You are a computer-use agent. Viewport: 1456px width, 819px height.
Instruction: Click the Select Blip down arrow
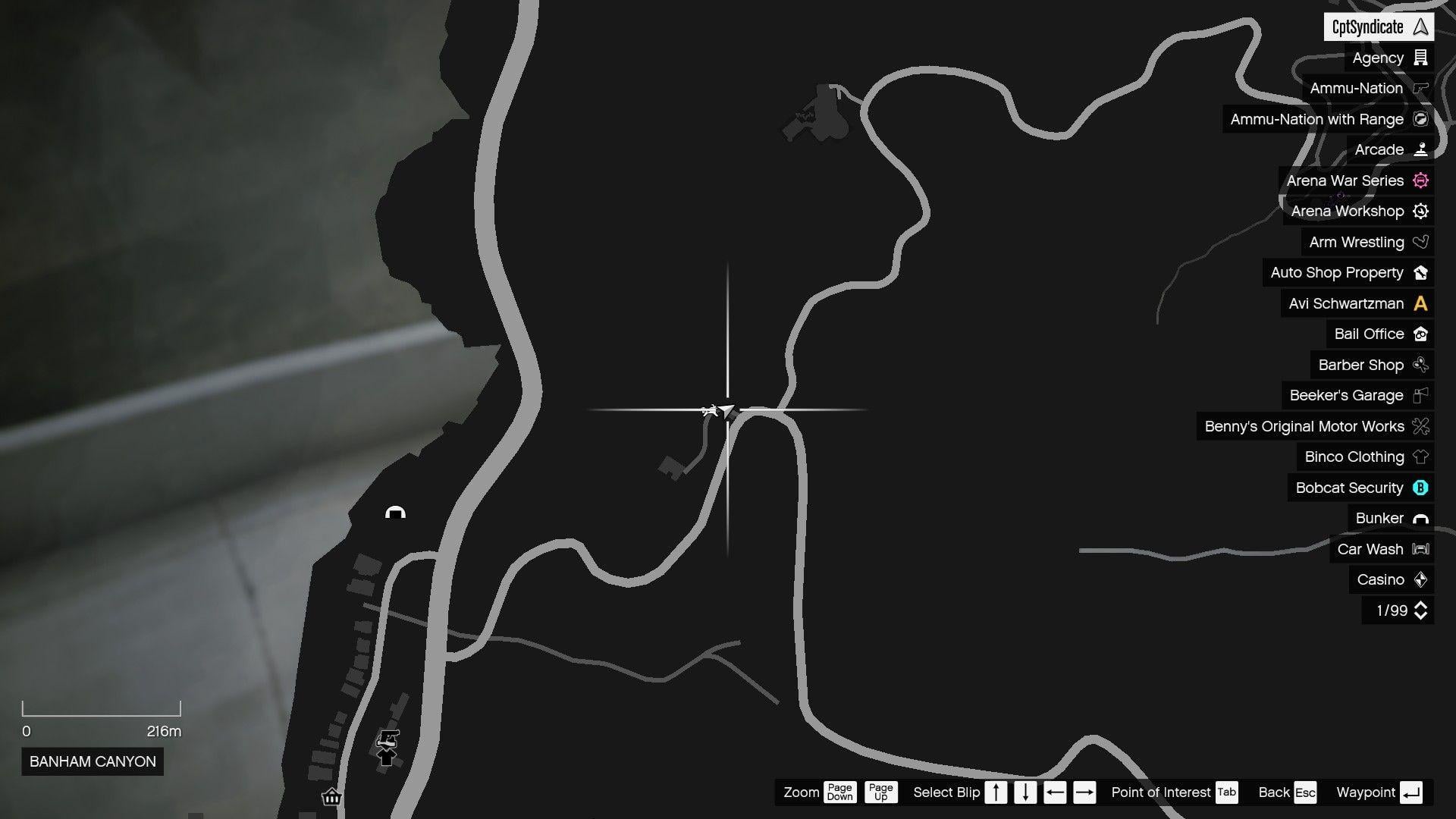point(1025,792)
